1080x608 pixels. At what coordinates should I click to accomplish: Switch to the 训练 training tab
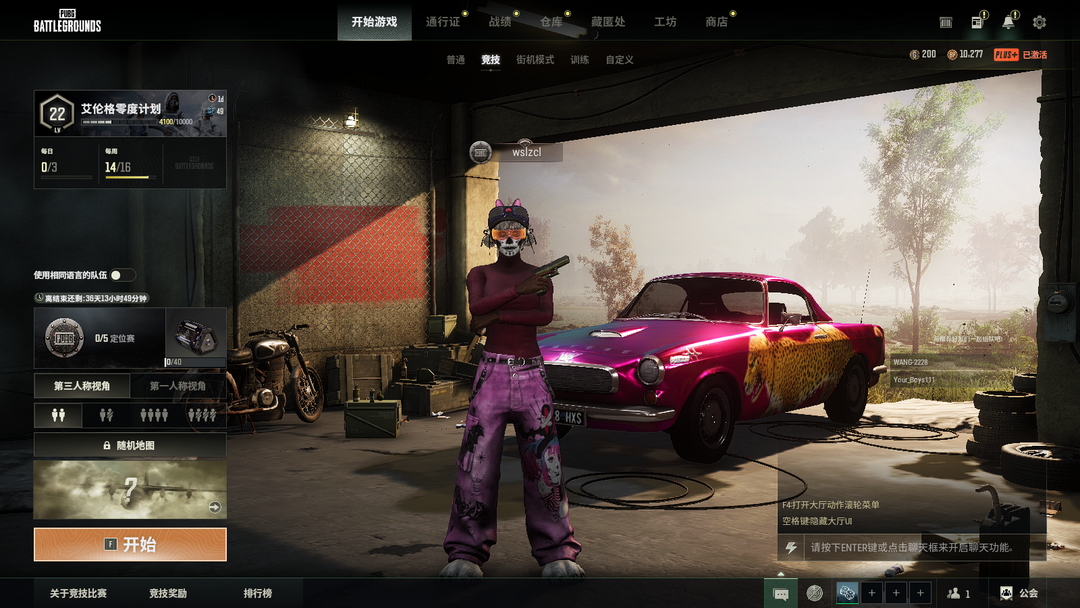(580, 60)
